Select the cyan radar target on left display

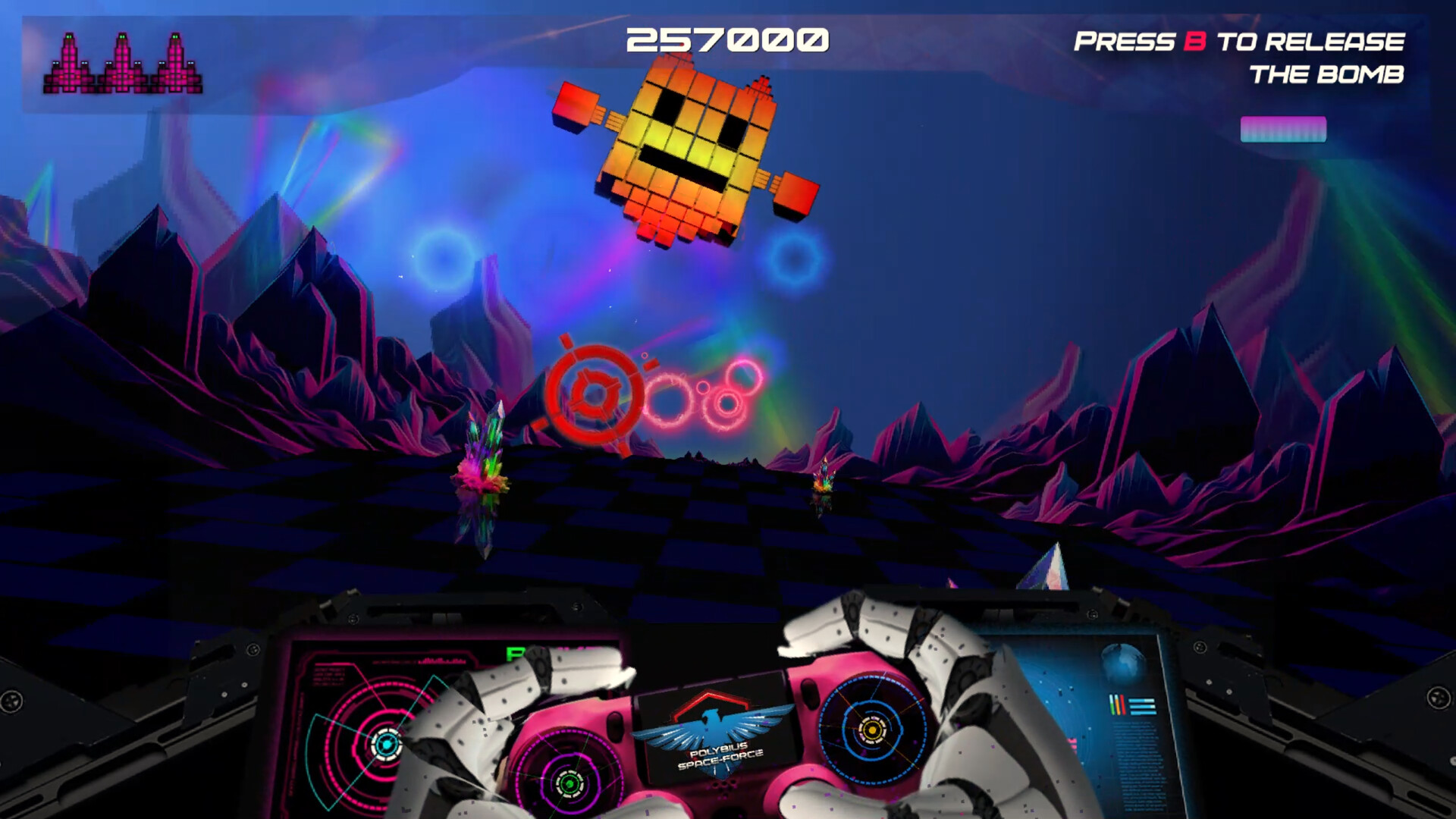tap(385, 744)
